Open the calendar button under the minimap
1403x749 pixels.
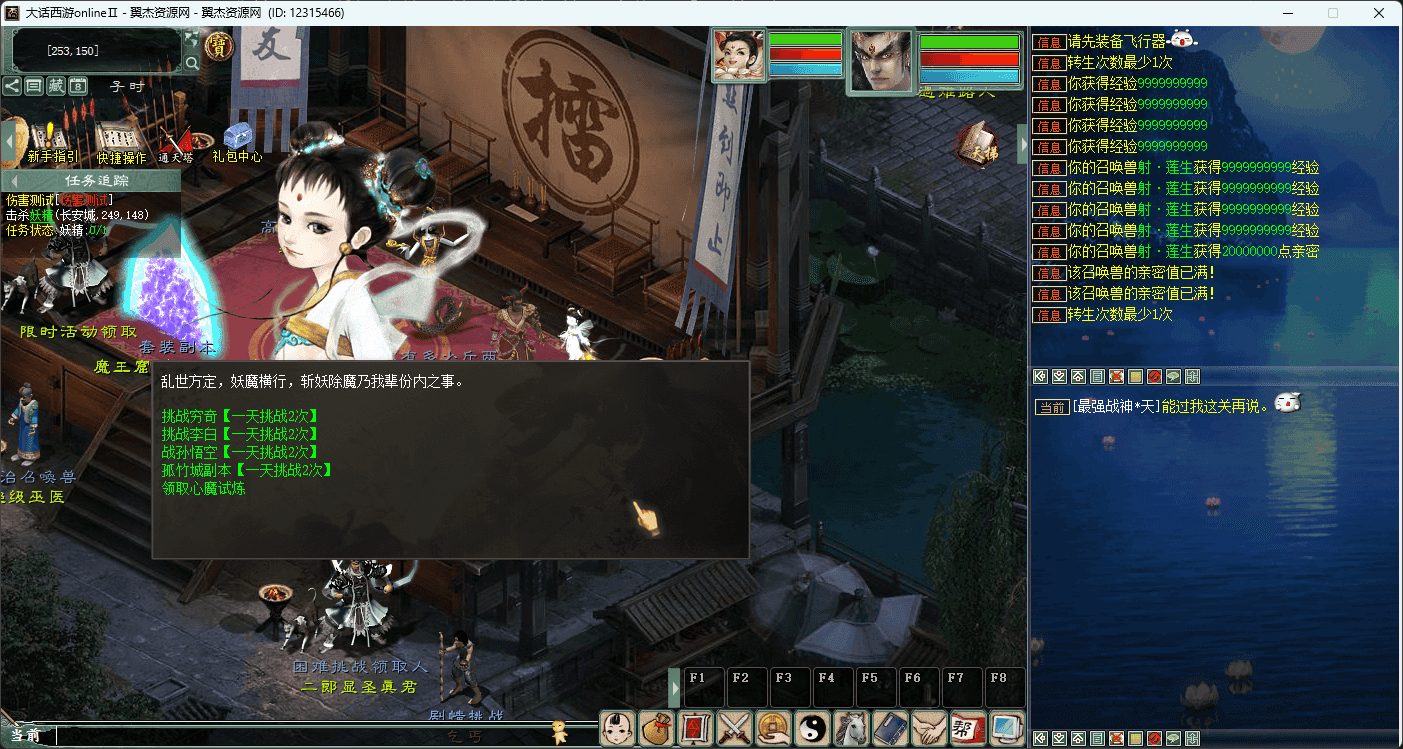pyautogui.click(x=78, y=86)
